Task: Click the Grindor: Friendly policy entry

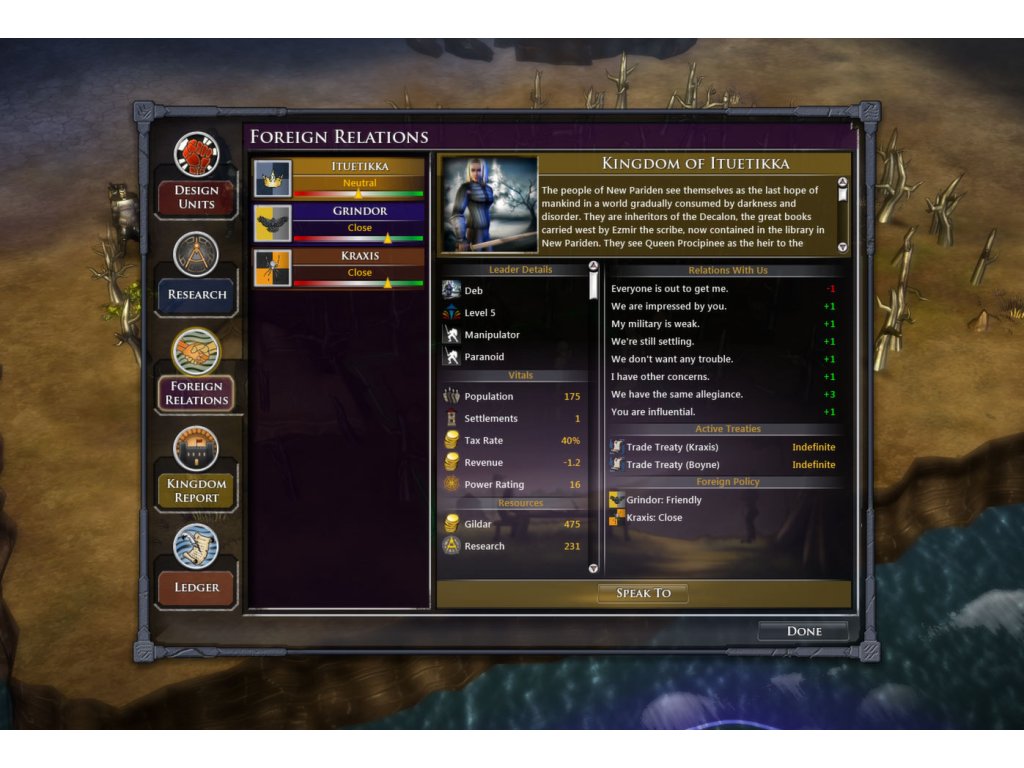Action: point(663,500)
